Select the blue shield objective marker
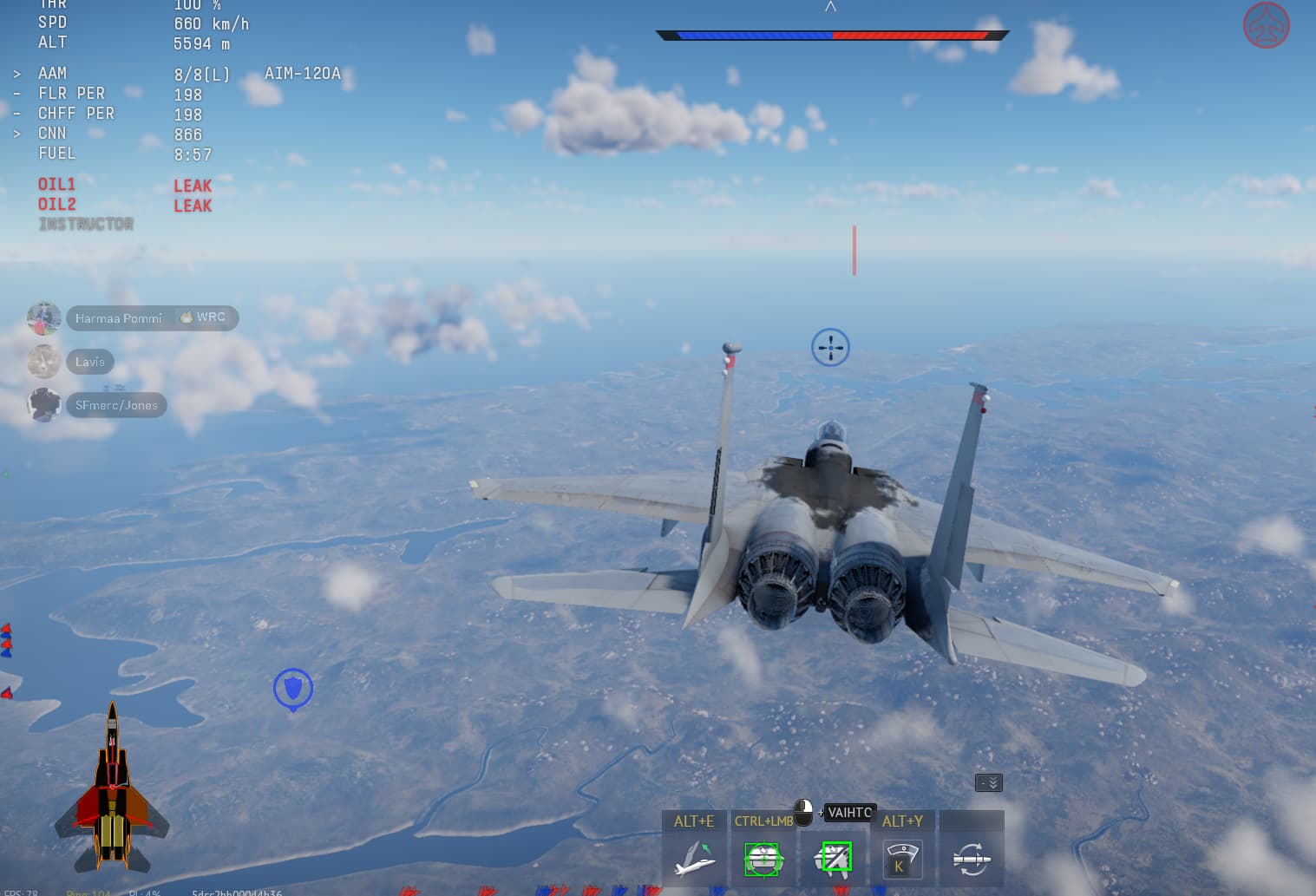This screenshot has height=896, width=1316. (x=293, y=689)
